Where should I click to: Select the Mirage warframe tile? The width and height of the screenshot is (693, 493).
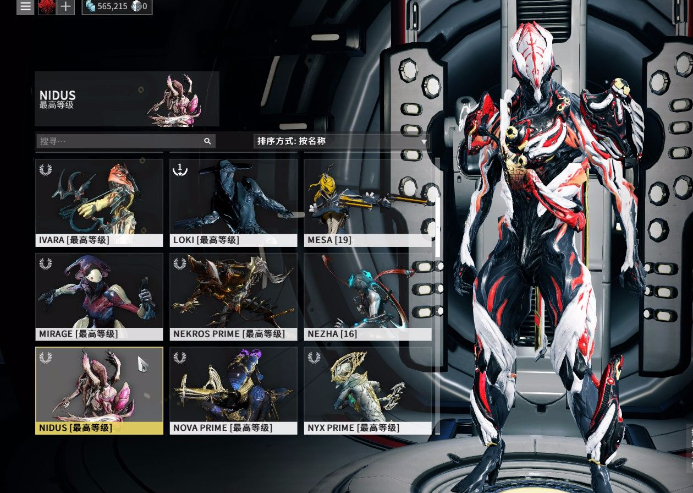[99, 295]
